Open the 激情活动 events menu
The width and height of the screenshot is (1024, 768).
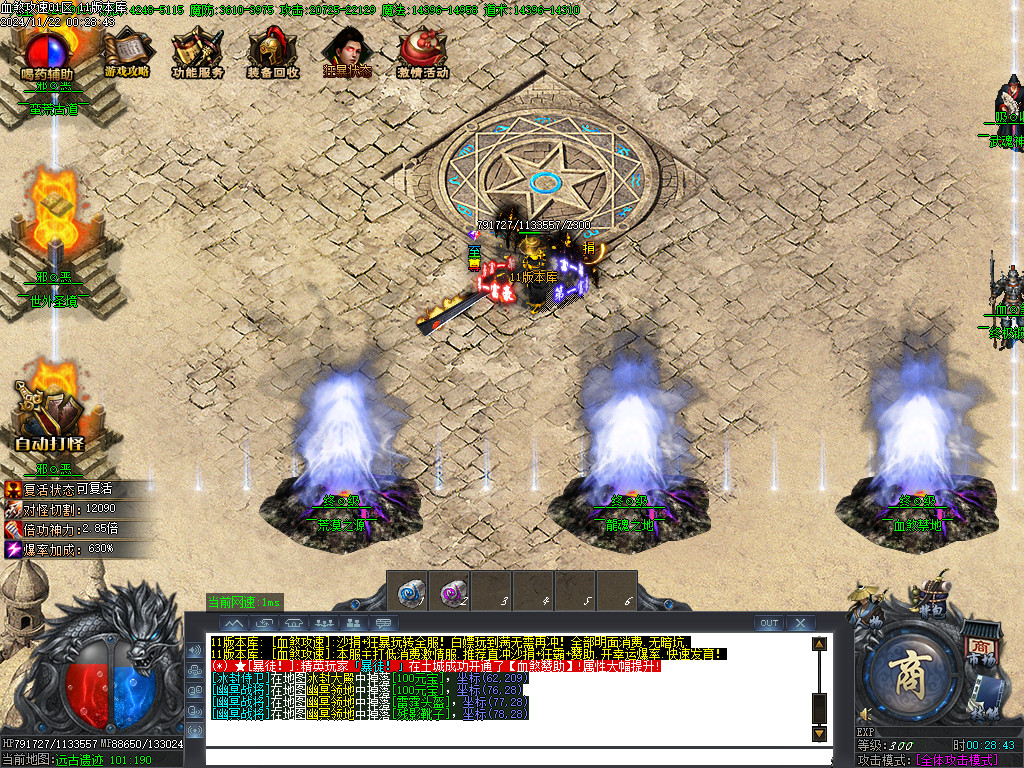click(x=422, y=52)
